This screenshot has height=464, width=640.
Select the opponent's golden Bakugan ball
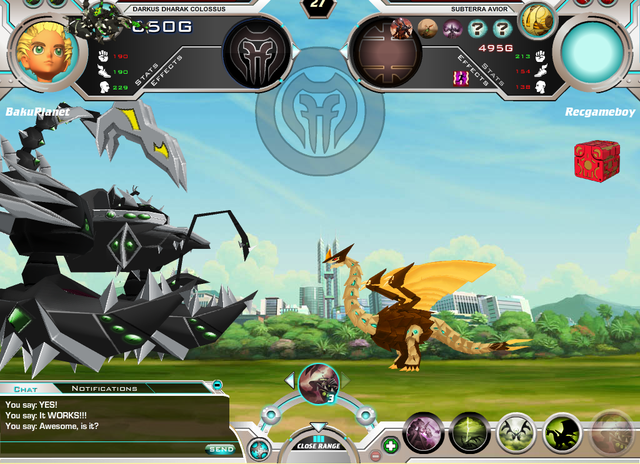coord(537,18)
